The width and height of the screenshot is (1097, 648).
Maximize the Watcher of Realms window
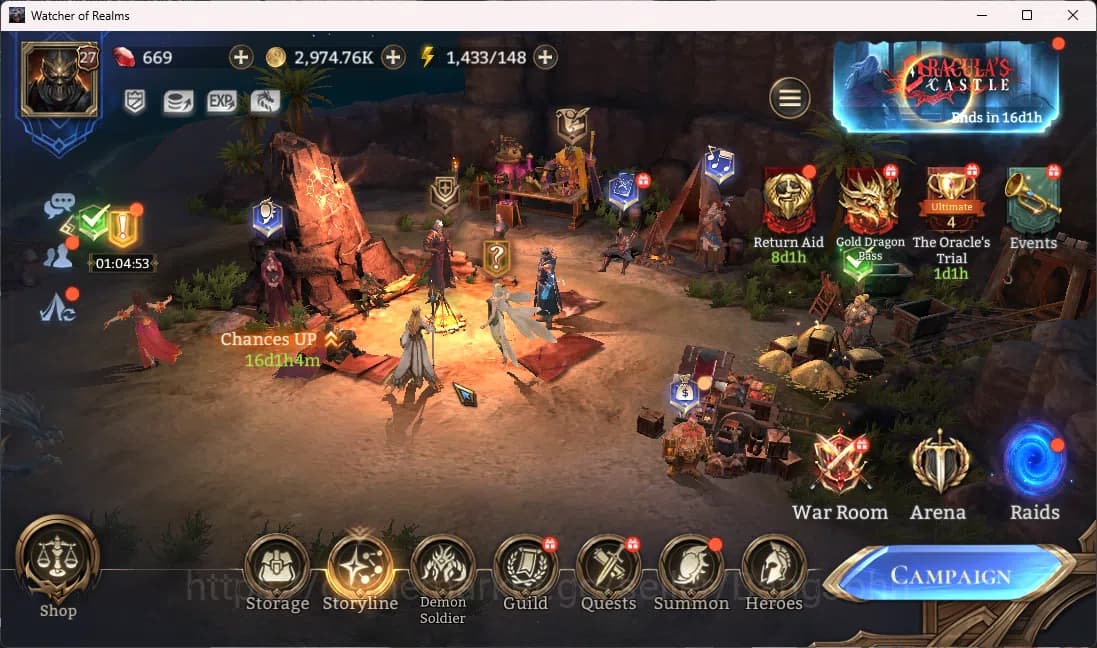pyautogui.click(x=1027, y=15)
